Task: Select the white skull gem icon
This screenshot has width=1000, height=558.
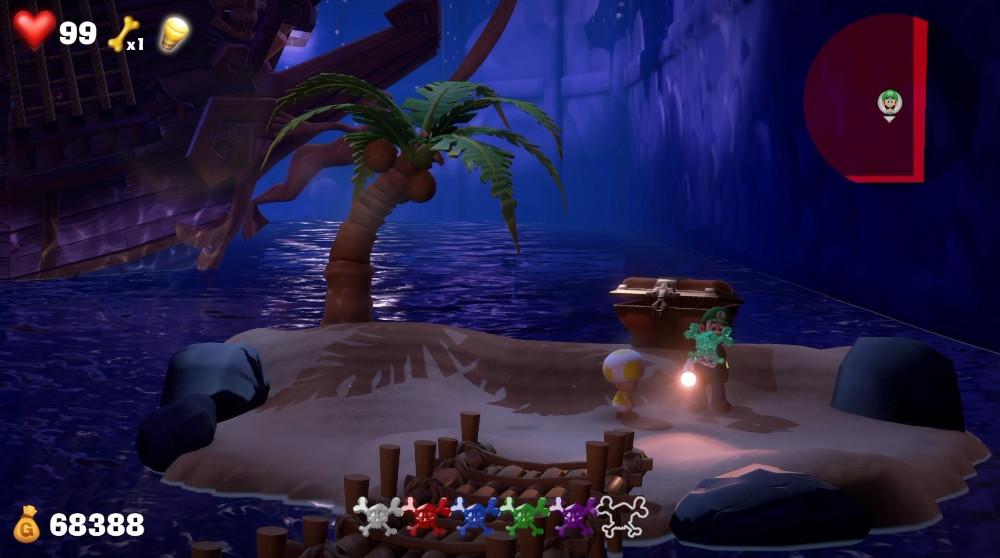Action: pos(377,515)
